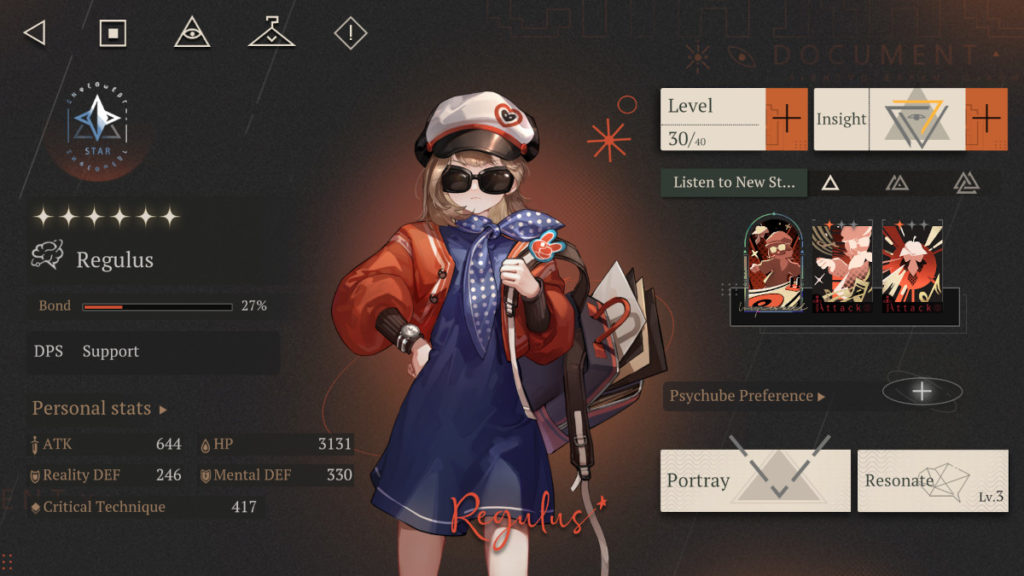View the first arched skill card
Screen dimensions: 1024x576
(x=774, y=265)
